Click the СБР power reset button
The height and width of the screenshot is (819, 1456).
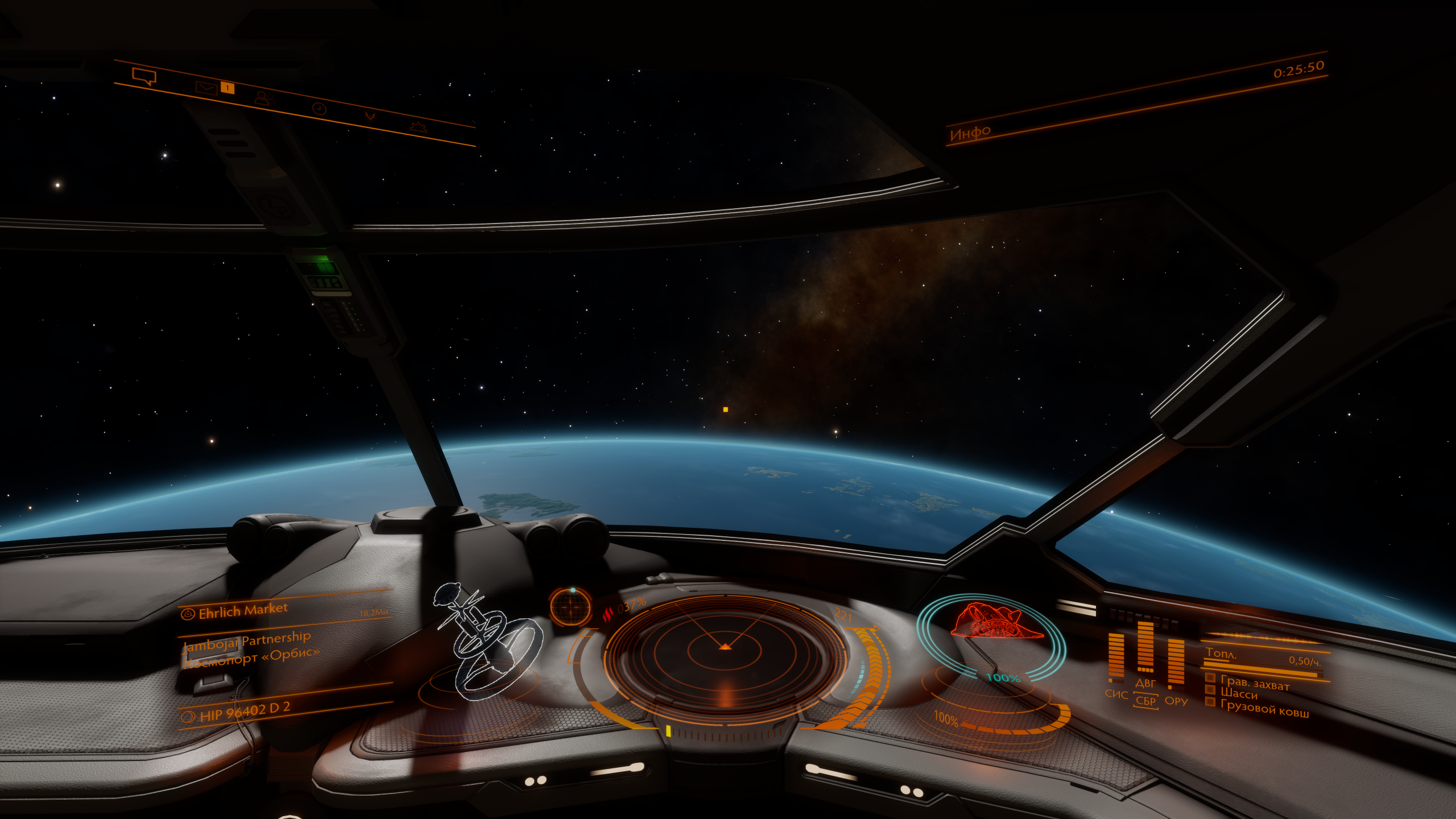click(x=1145, y=701)
